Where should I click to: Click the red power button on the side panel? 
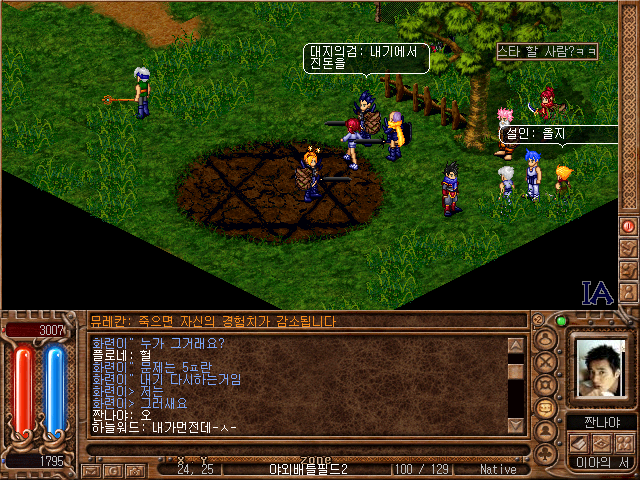pos(629,226)
